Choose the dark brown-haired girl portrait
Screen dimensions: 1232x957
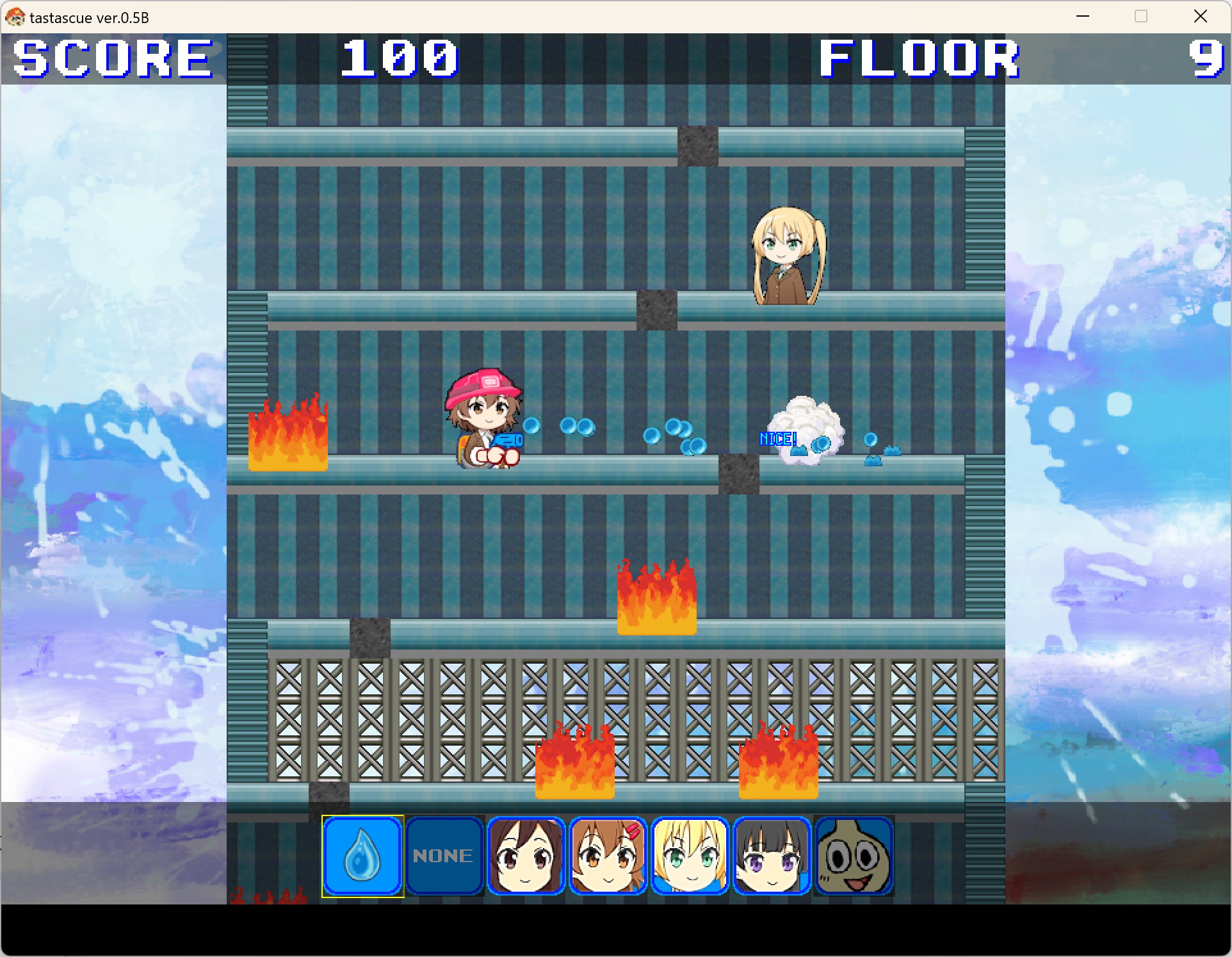(526, 856)
